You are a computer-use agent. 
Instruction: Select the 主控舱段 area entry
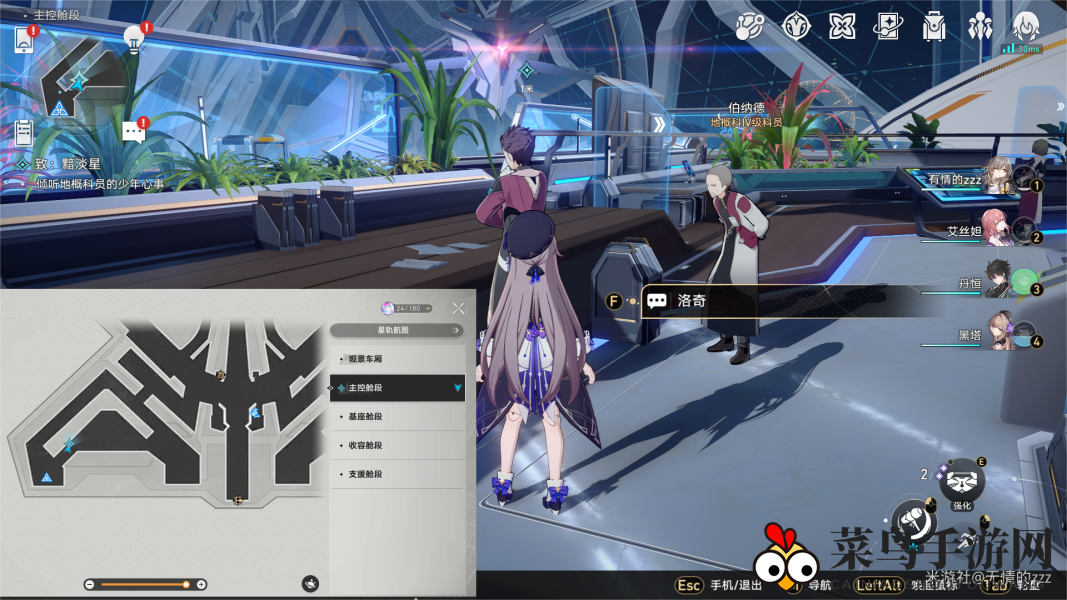[397, 387]
